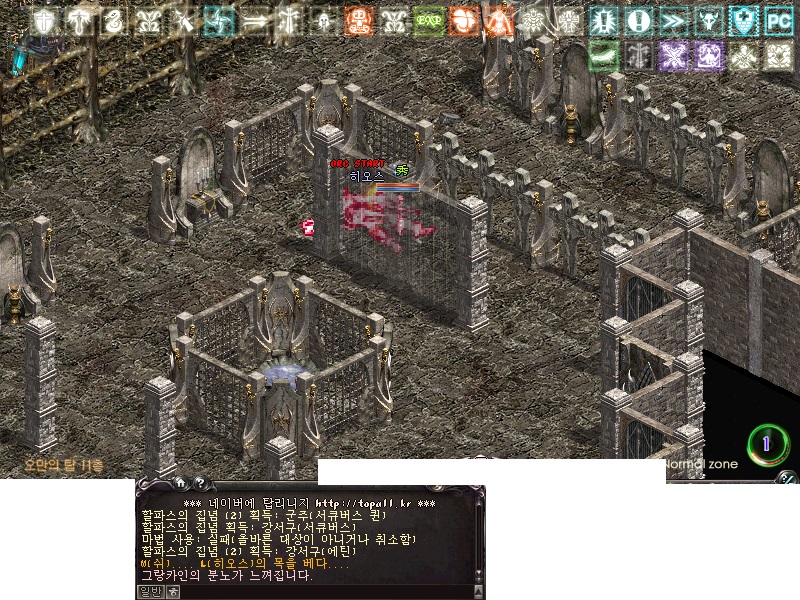This screenshot has width=800, height=600.
Task: Select the purple crossed swords icon
Action: [673, 56]
